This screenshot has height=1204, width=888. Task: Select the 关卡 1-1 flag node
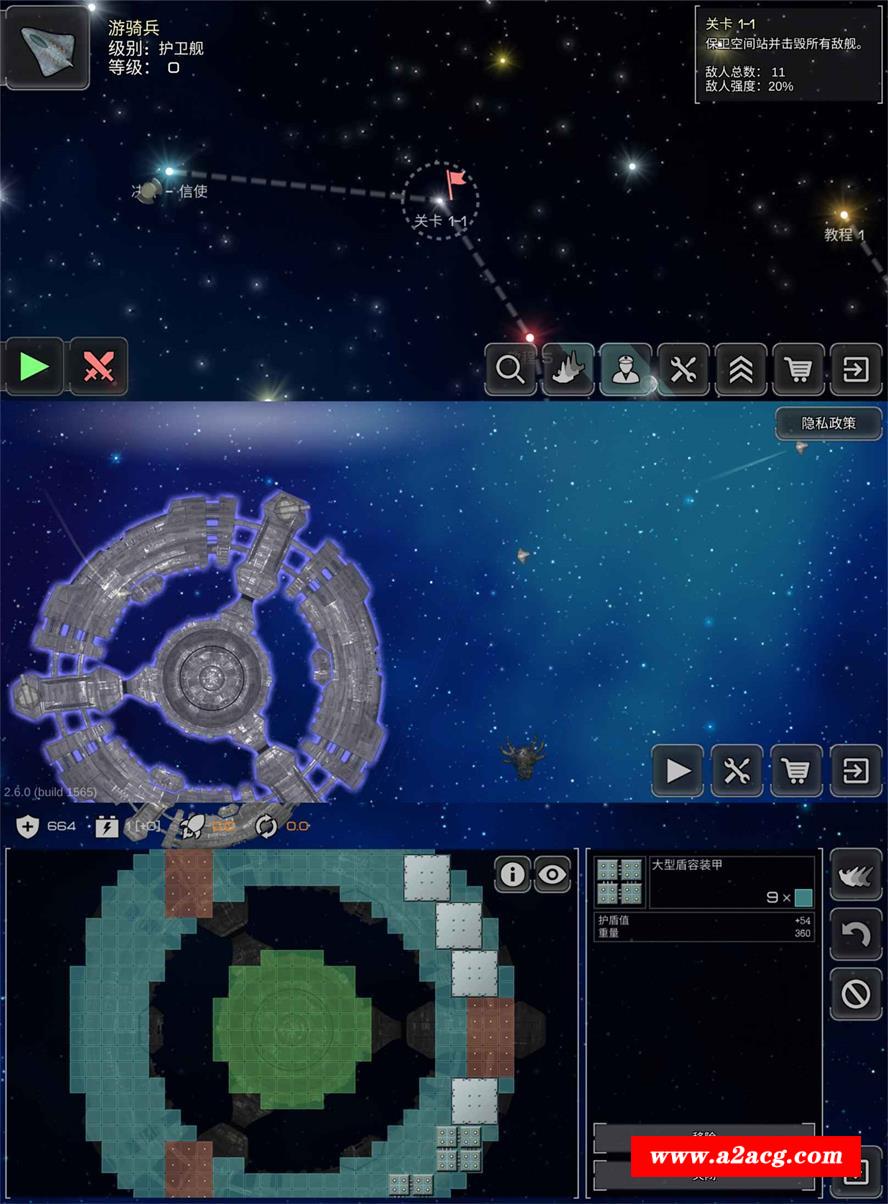(441, 200)
